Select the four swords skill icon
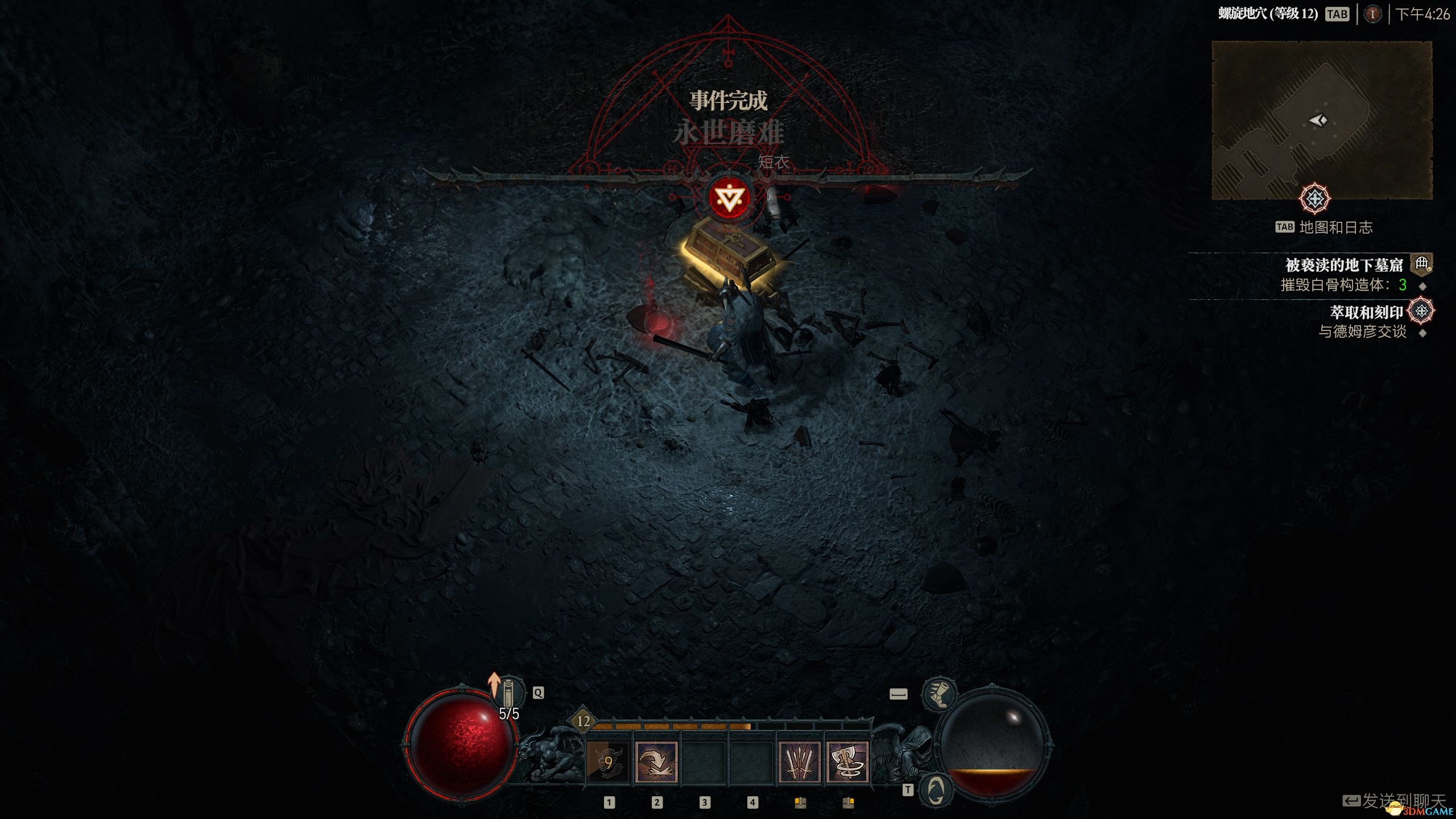1456x819 pixels. tap(799, 762)
